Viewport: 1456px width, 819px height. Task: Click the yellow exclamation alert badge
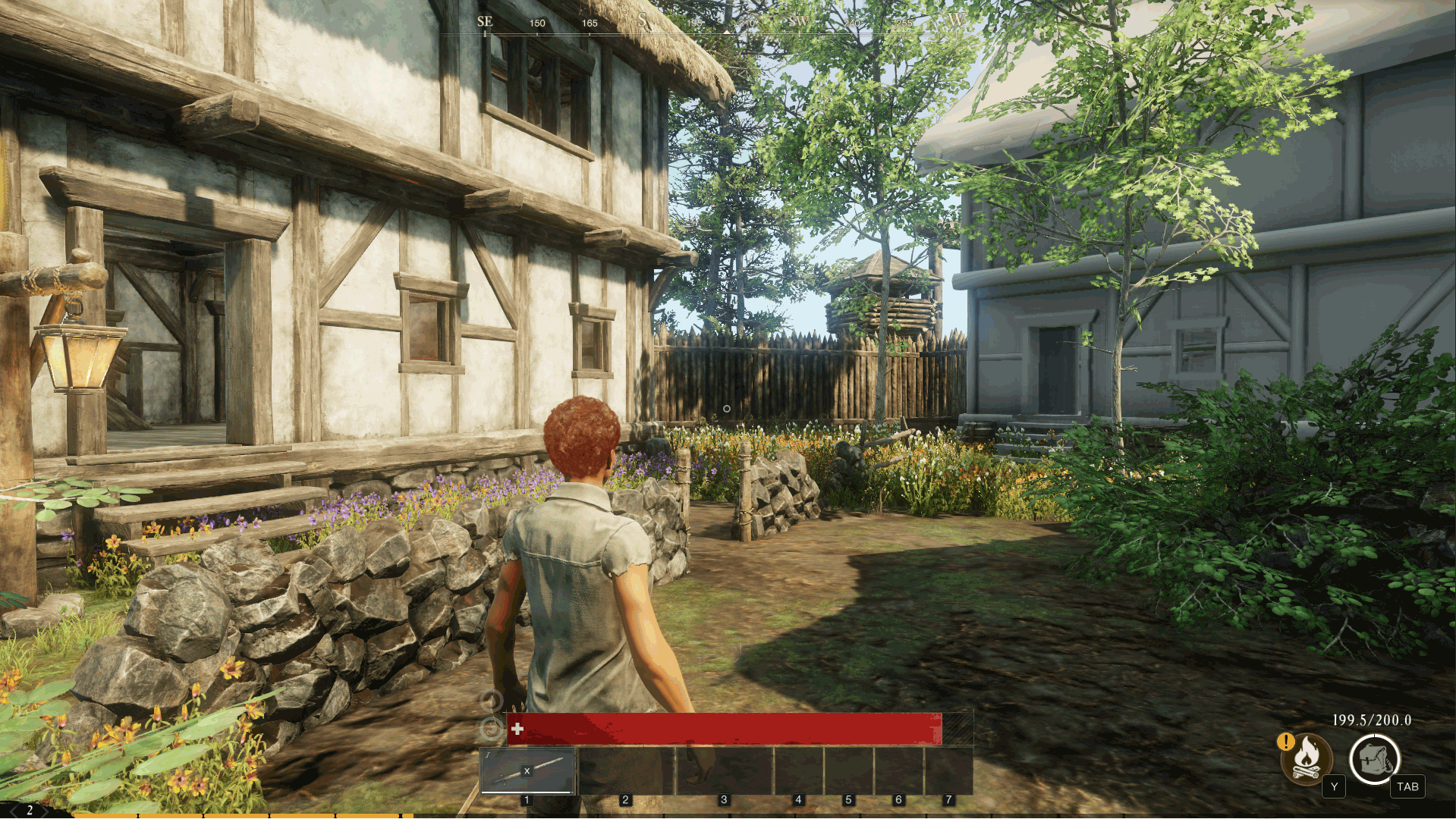(x=1285, y=741)
